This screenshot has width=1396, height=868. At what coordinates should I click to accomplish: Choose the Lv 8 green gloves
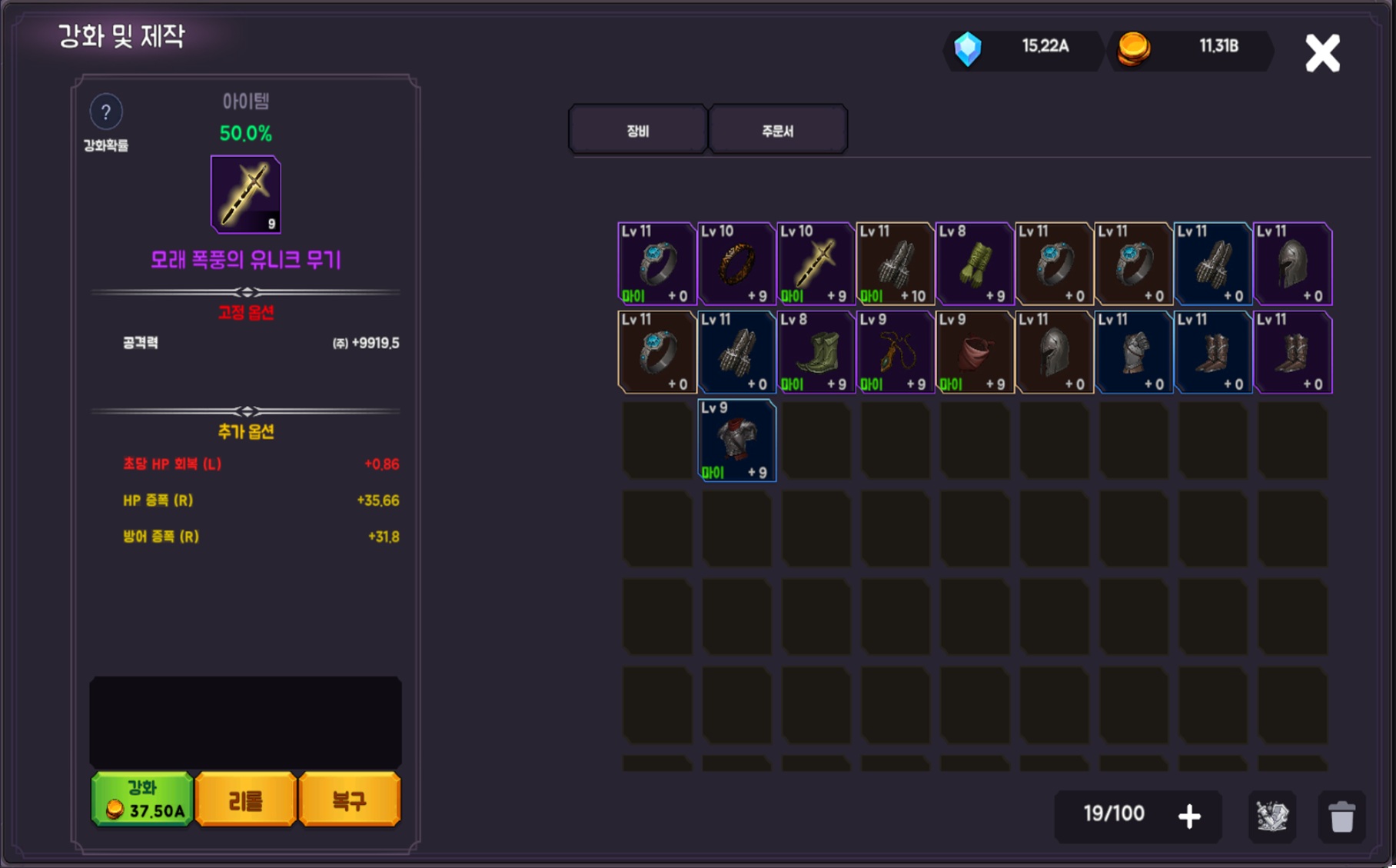[x=975, y=264]
